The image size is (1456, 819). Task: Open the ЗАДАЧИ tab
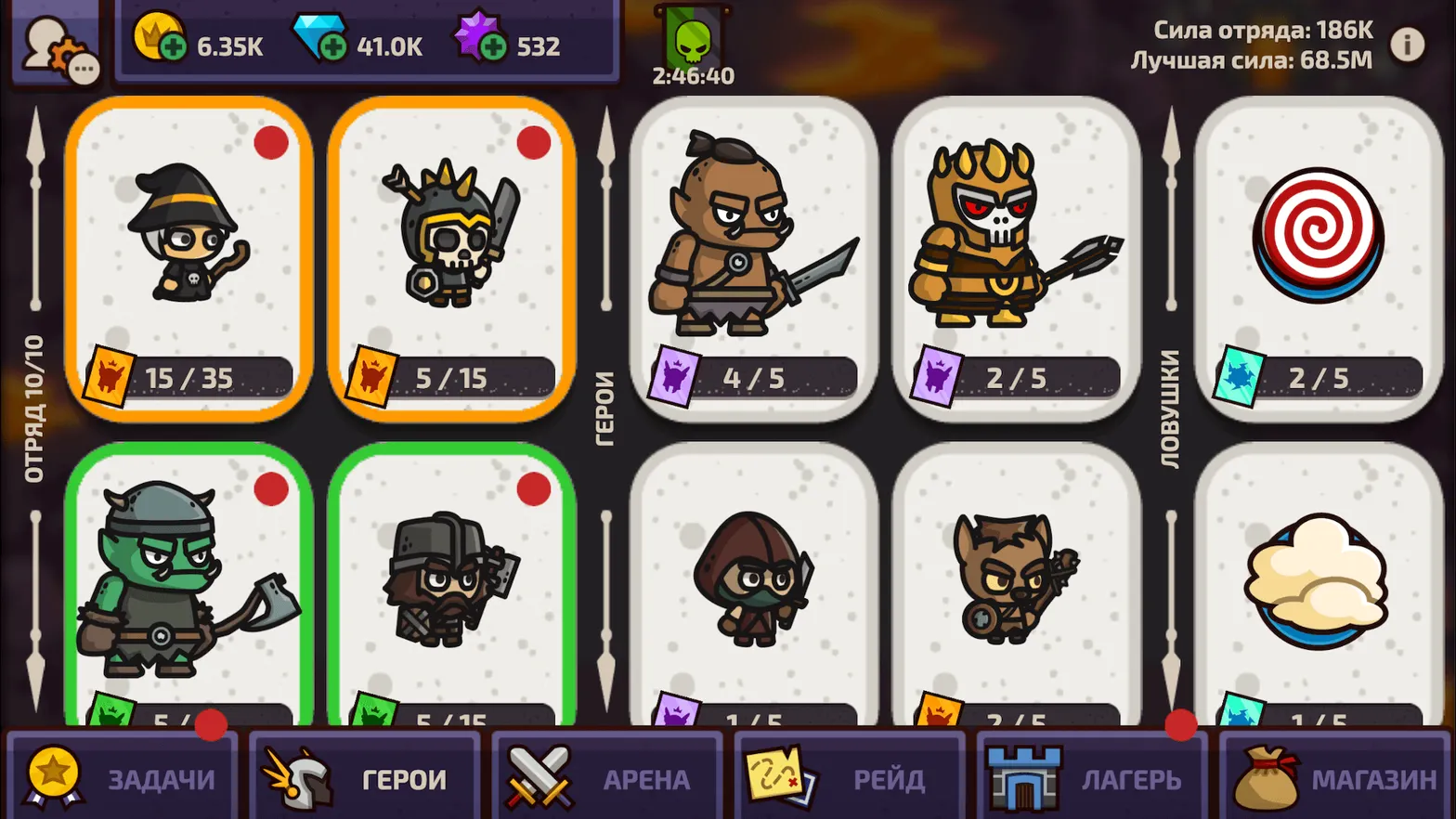(x=123, y=776)
